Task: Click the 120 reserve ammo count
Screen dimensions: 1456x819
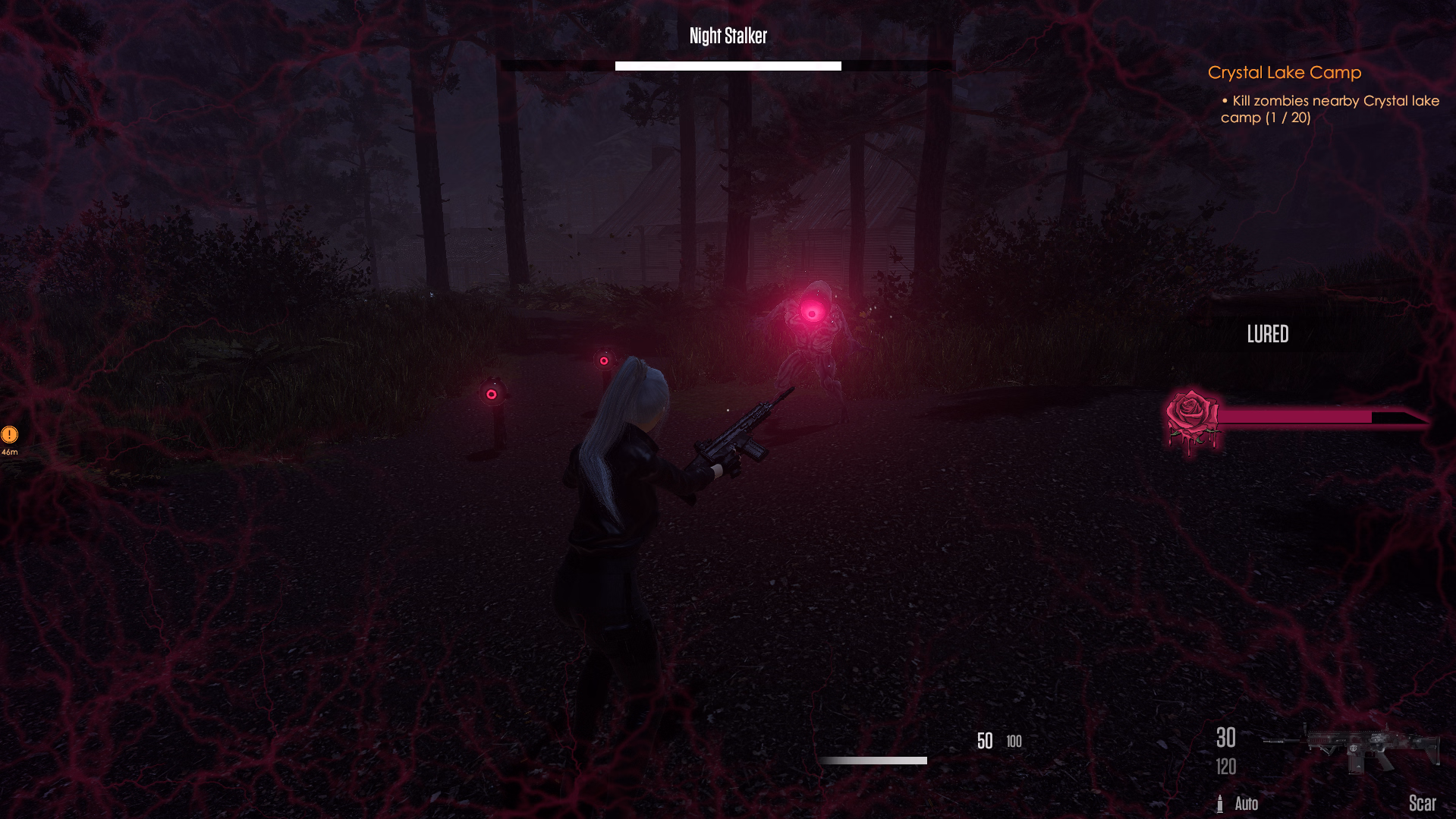Action: pos(1225,767)
